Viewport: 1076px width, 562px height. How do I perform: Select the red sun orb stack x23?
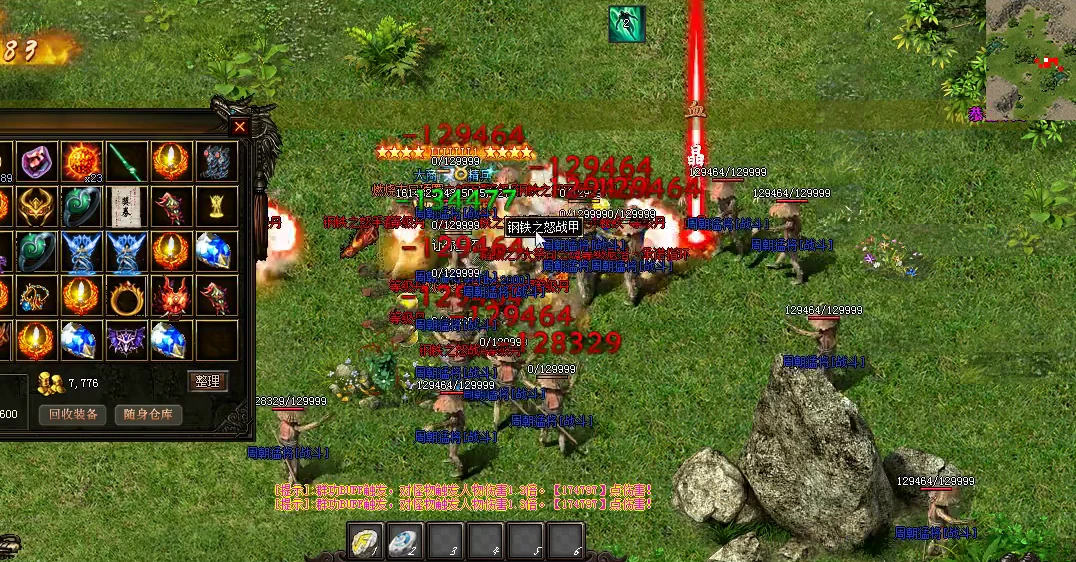(x=82, y=161)
